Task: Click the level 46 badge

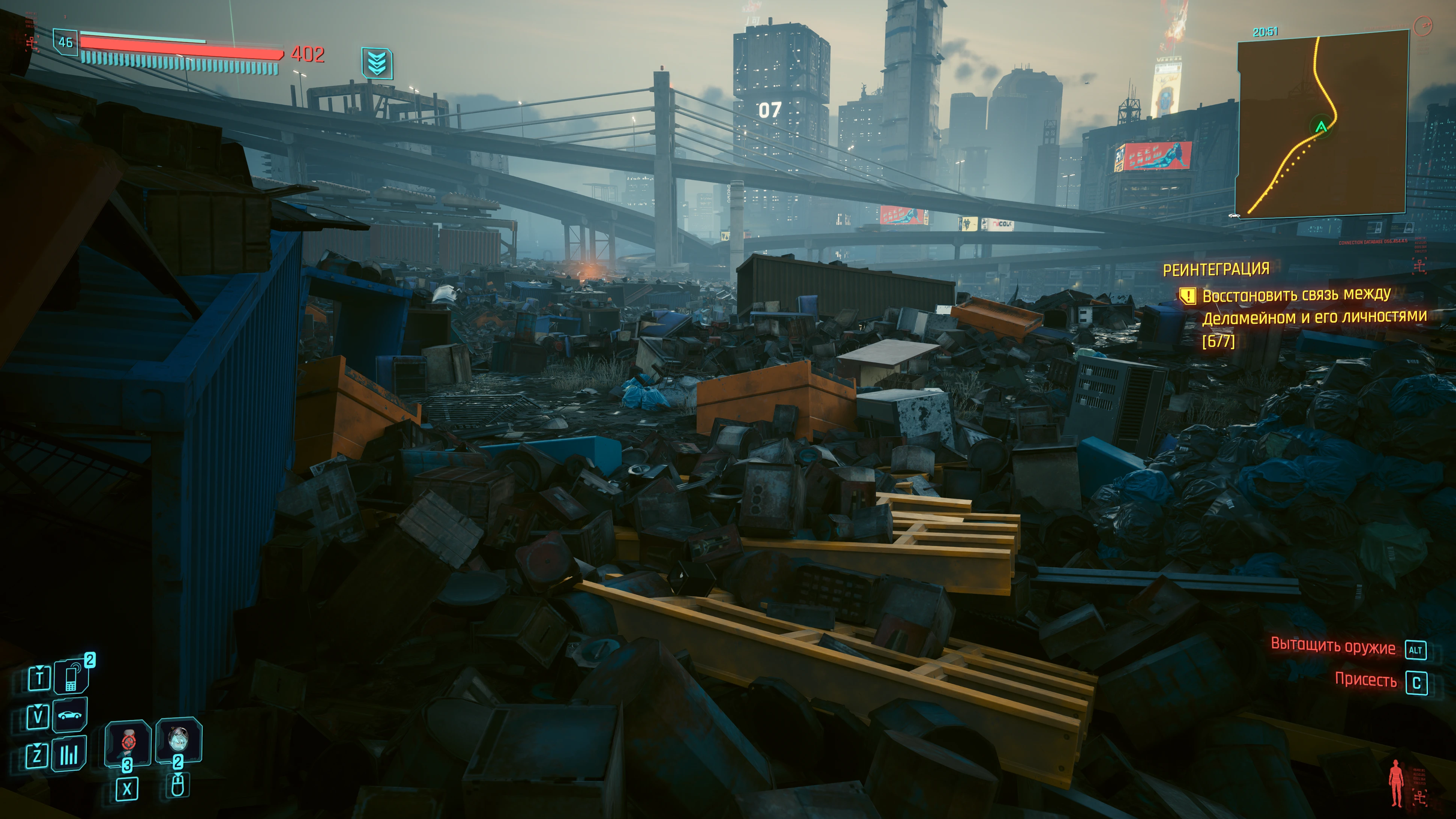Action: click(66, 42)
